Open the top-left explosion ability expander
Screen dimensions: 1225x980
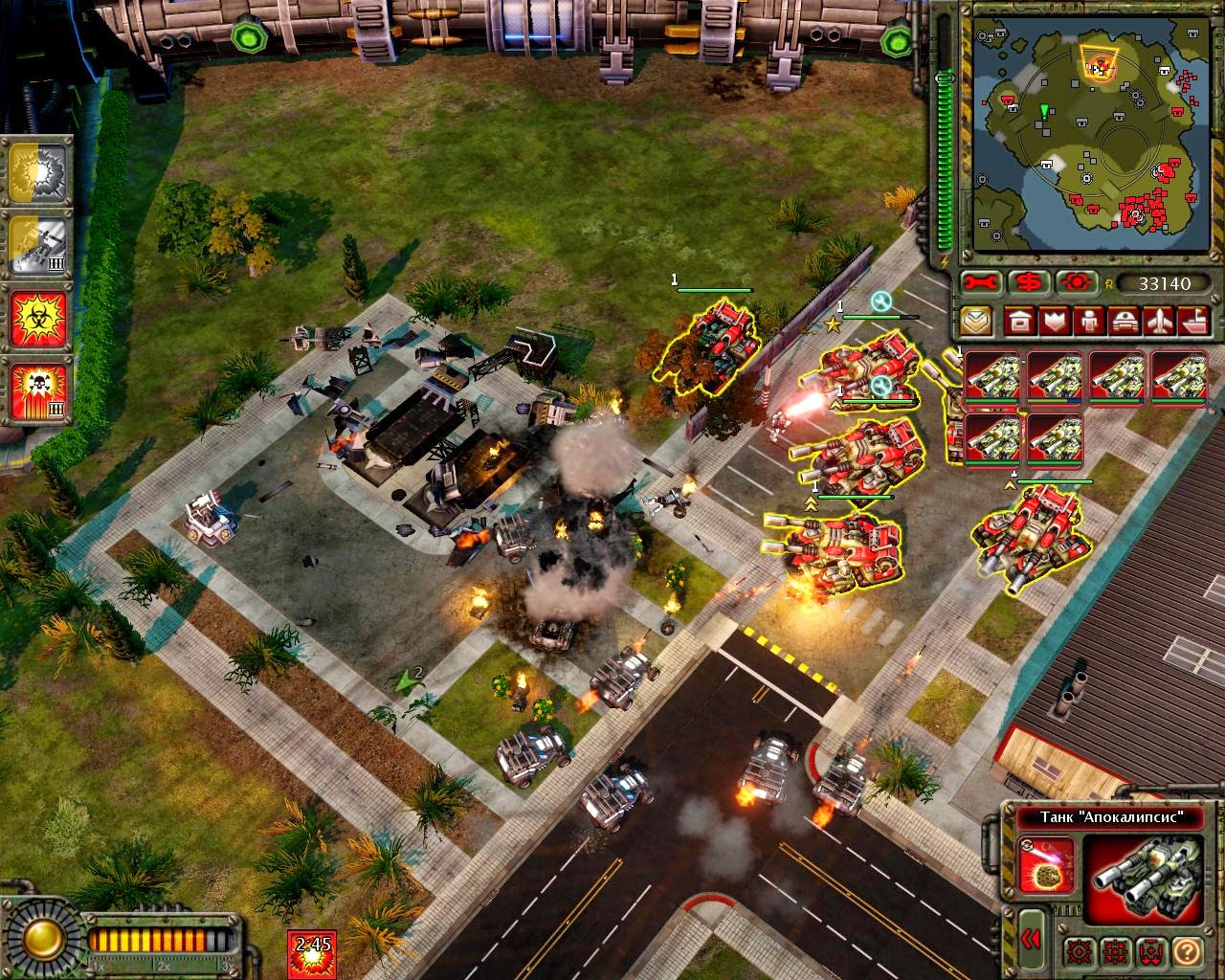(x=38, y=170)
